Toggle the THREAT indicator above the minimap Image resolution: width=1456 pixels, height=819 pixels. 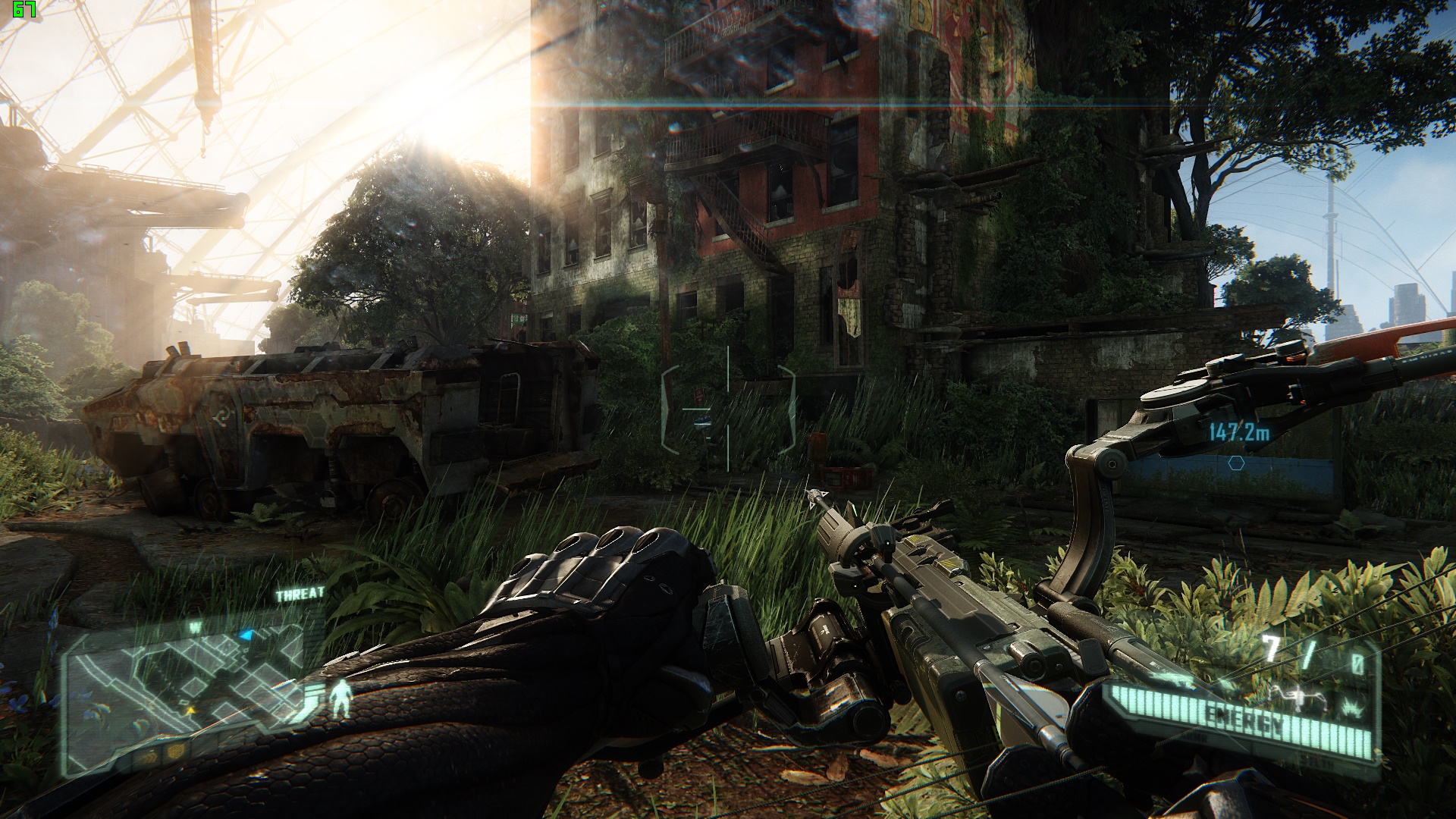coord(300,592)
